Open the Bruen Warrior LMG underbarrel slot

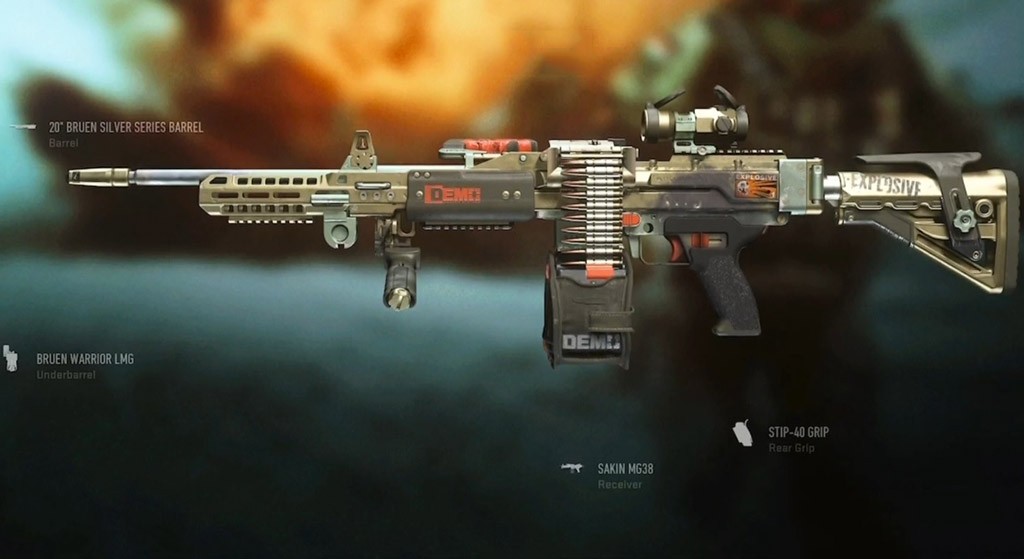point(85,359)
